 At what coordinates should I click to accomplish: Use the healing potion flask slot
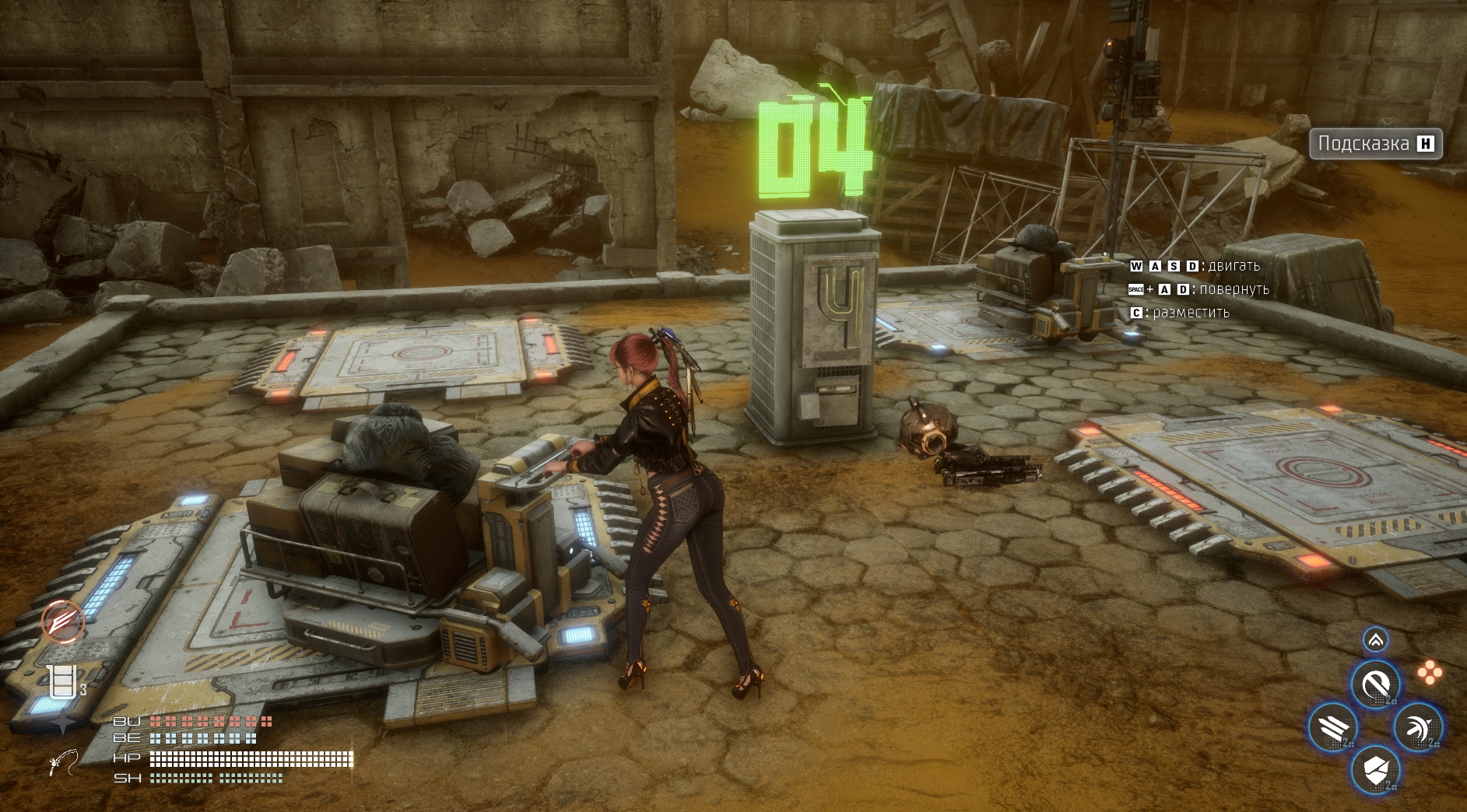(x=62, y=682)
